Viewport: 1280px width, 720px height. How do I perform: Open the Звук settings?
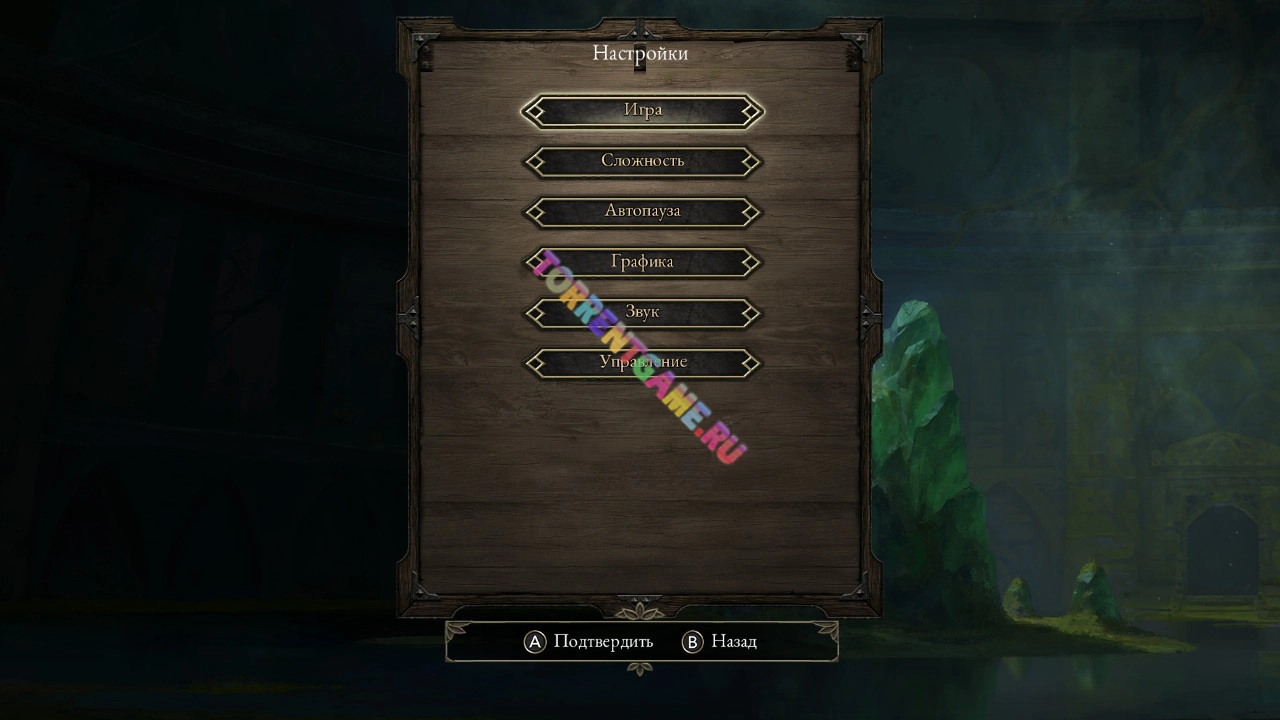642,312
